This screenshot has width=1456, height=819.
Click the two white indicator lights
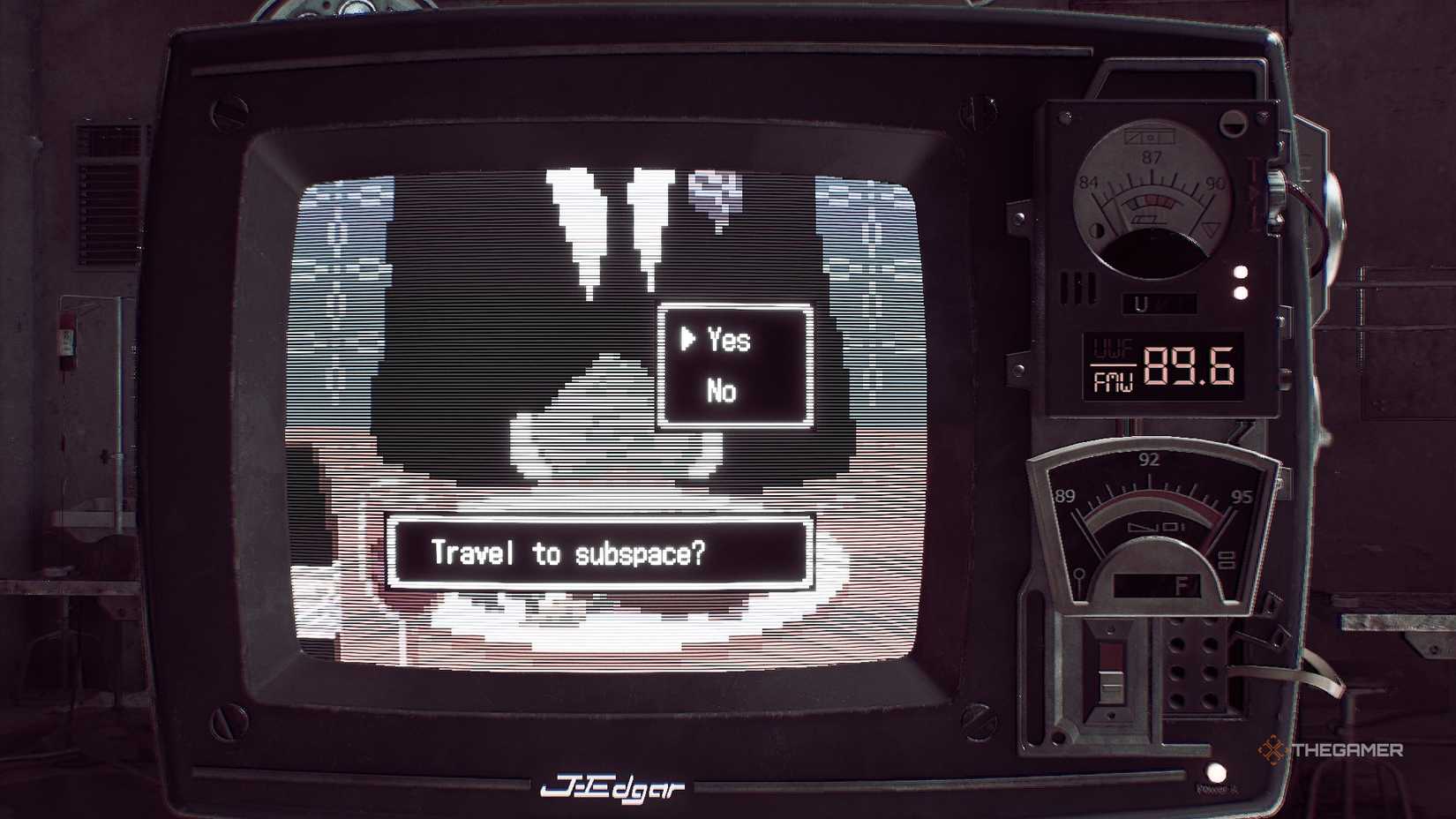coord(1239,281)
